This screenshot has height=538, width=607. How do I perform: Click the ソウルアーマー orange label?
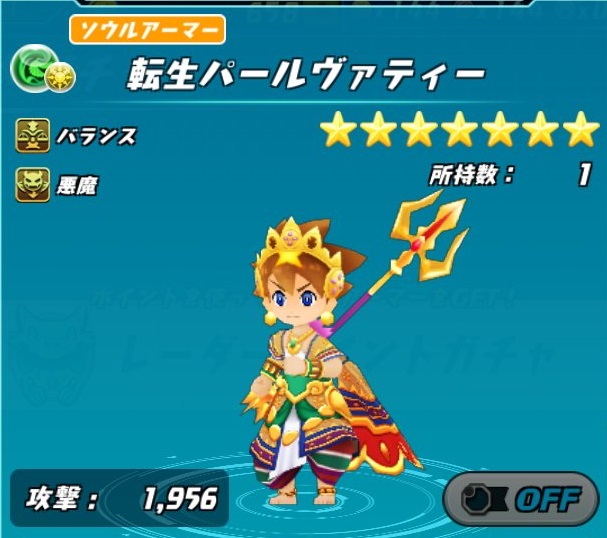(147, 30)
